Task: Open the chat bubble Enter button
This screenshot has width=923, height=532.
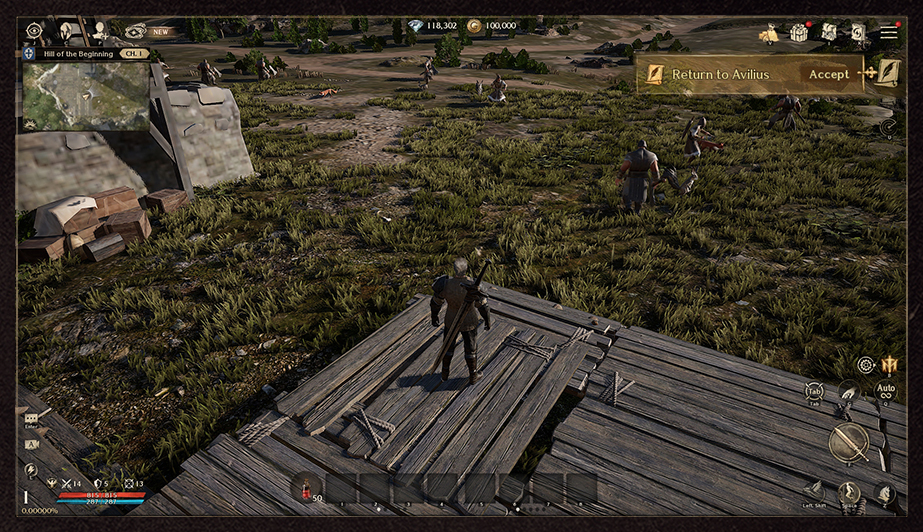Action: (31, 419)
